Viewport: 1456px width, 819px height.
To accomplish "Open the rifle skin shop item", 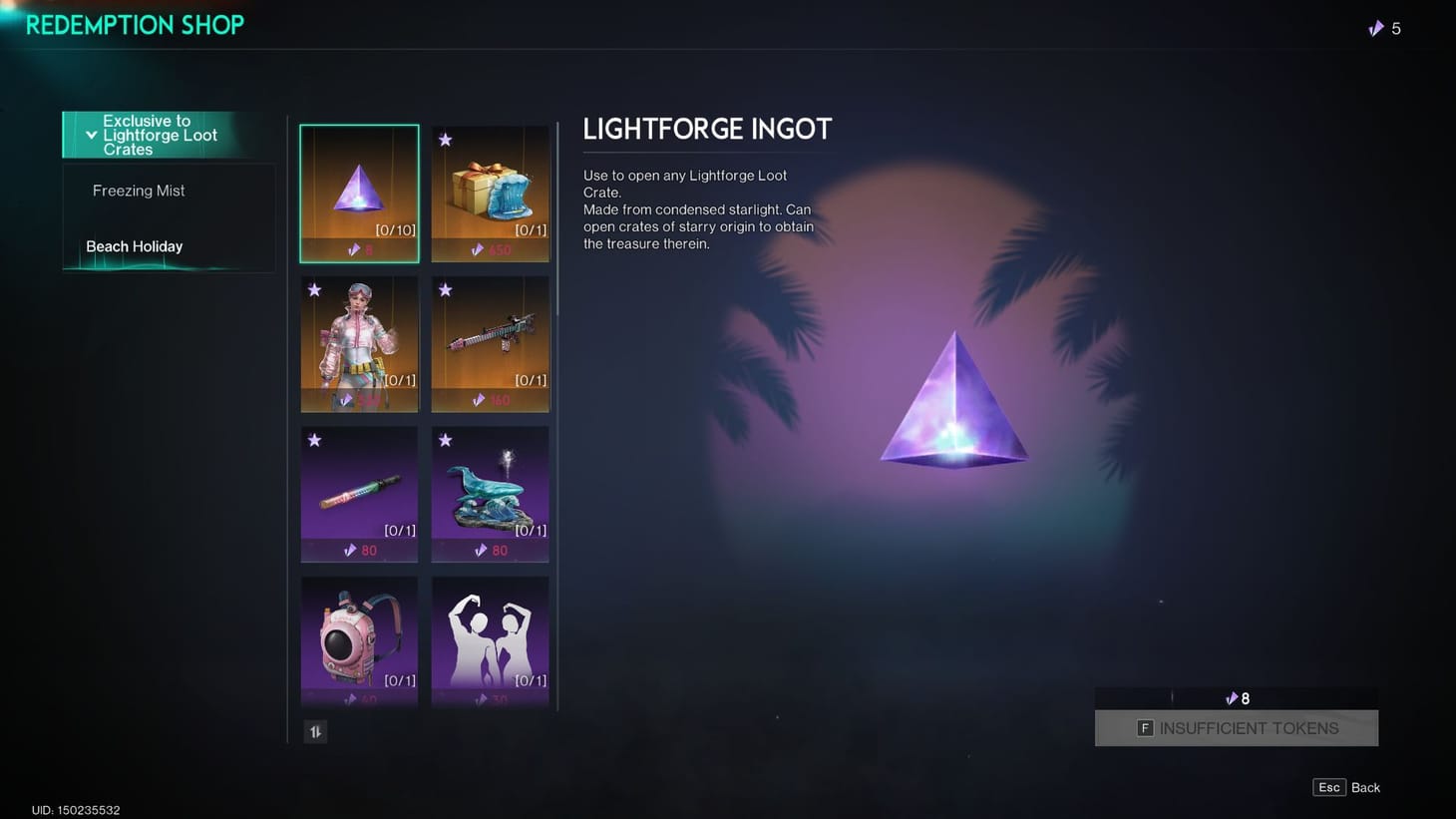I will (x=490, y=342).
